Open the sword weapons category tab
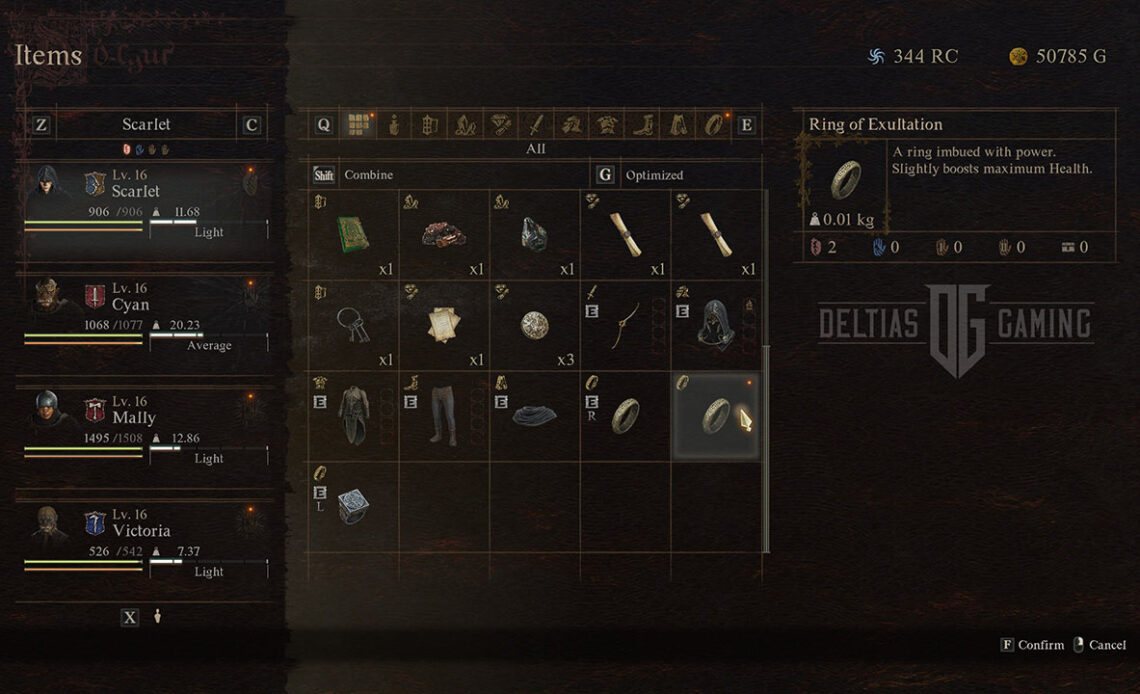Image resolution: width=1140 pixels, height=694 pixels. [x=536, y=125]
